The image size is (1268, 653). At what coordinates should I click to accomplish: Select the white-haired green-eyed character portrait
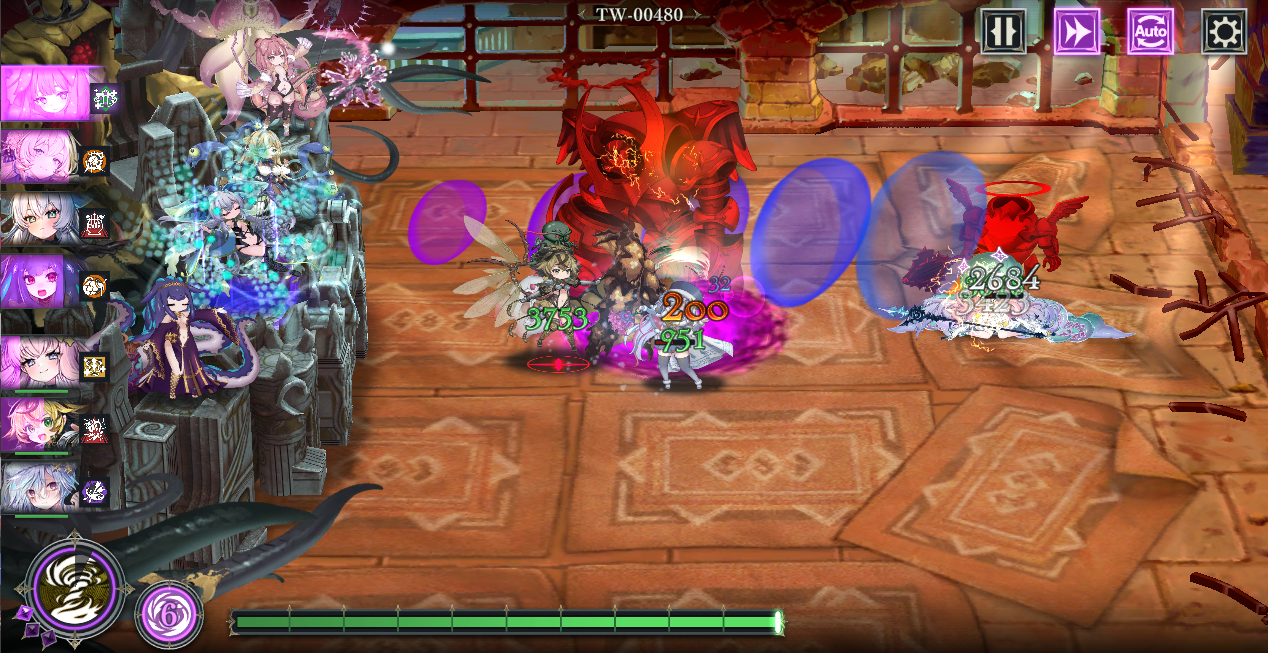40,220
